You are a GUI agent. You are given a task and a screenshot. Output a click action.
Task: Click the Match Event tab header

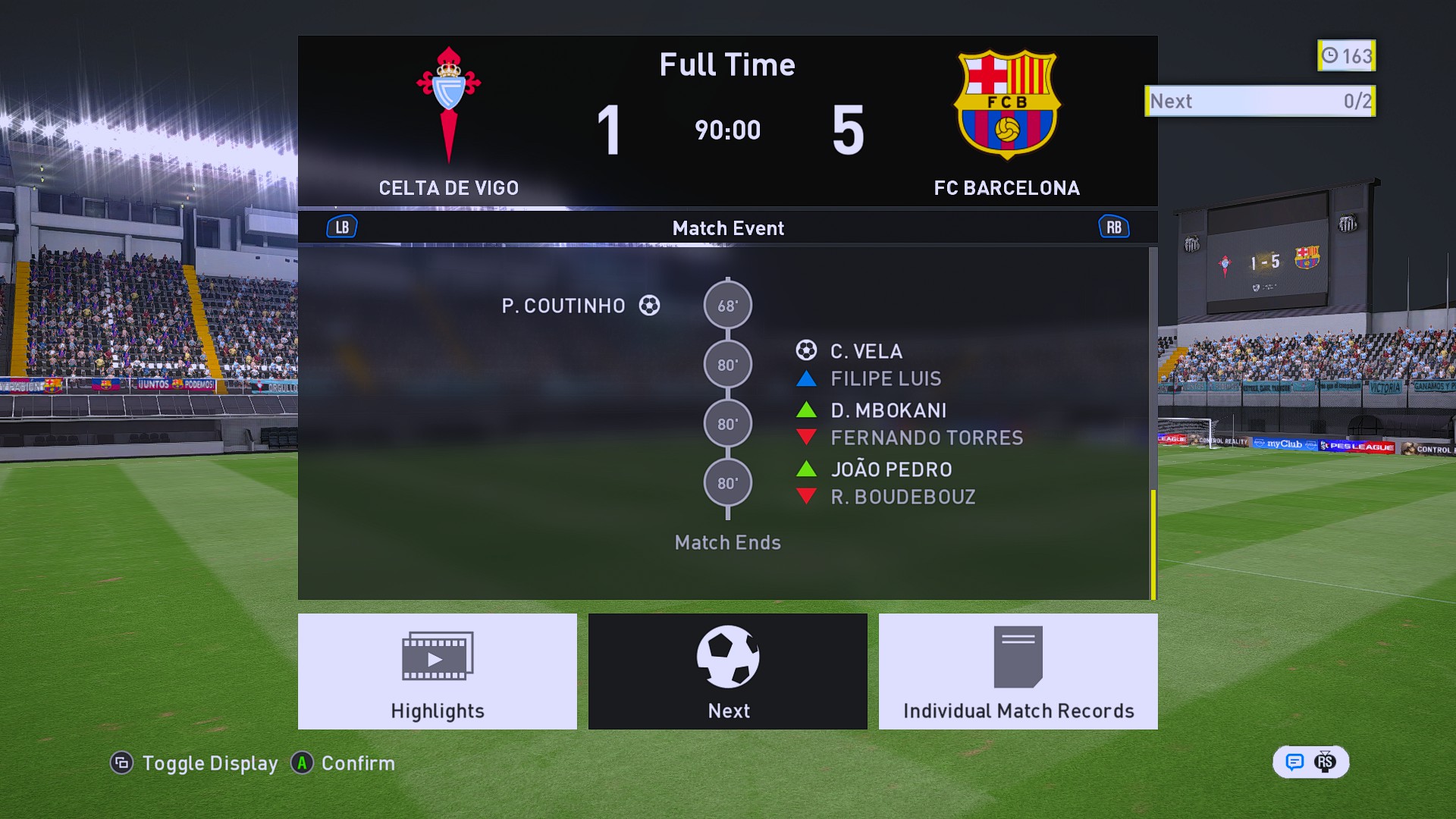(x=727, y=227)
